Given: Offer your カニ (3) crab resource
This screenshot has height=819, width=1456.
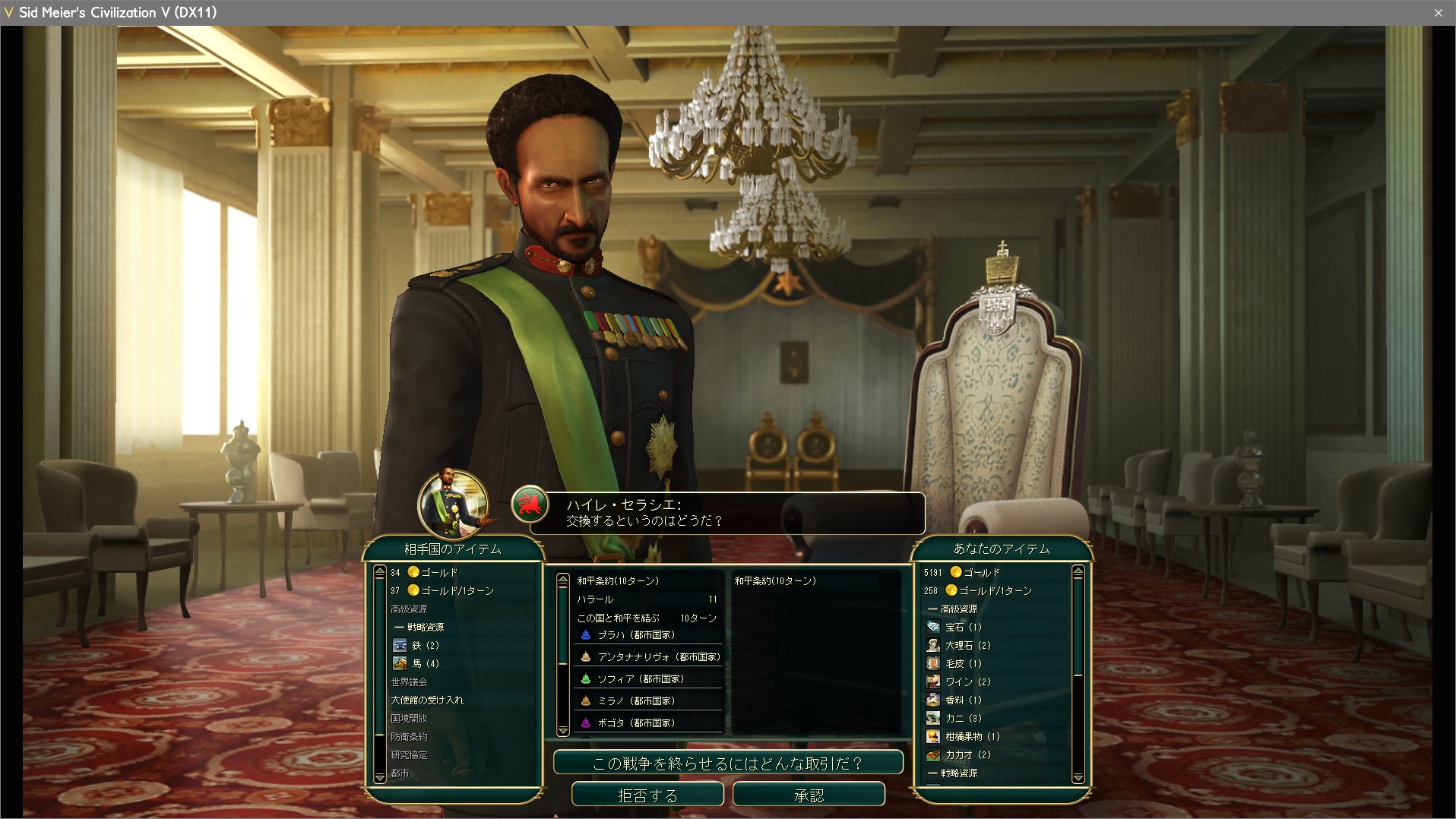Looking at the screenshot, I should 964,718.
